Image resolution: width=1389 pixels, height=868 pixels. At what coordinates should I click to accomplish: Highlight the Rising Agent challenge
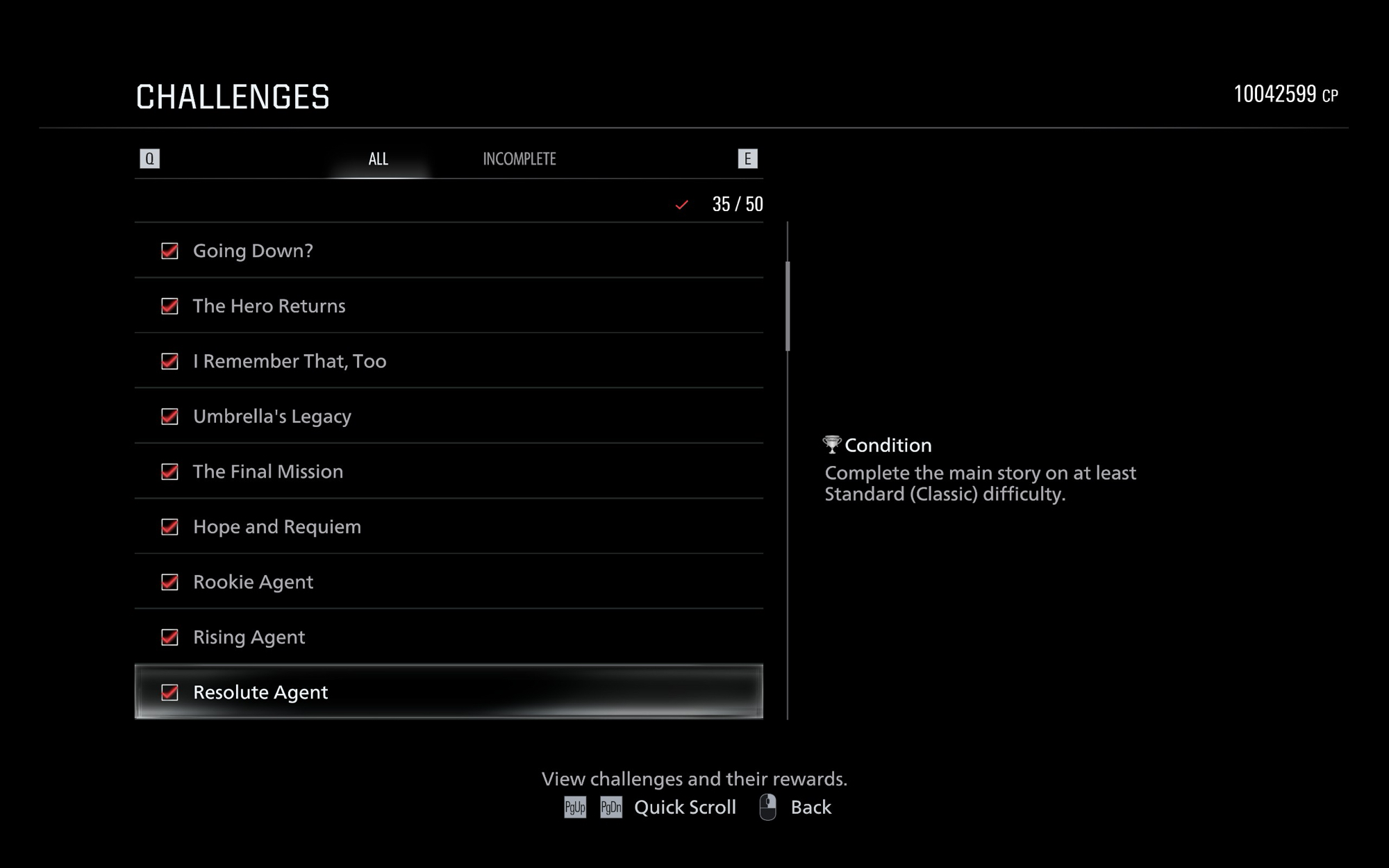[x=449, y=637]
